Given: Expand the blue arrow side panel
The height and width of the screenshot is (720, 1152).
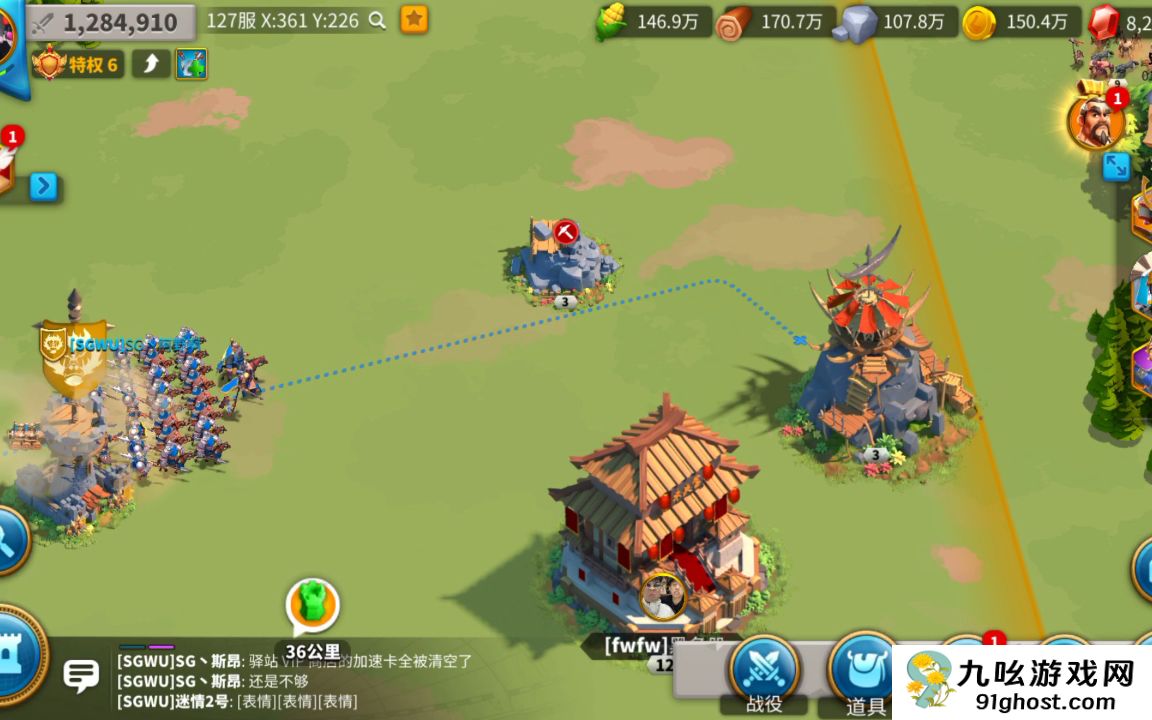Looking at the screenshot, I should pyautogui.click(x=43, y=187).
